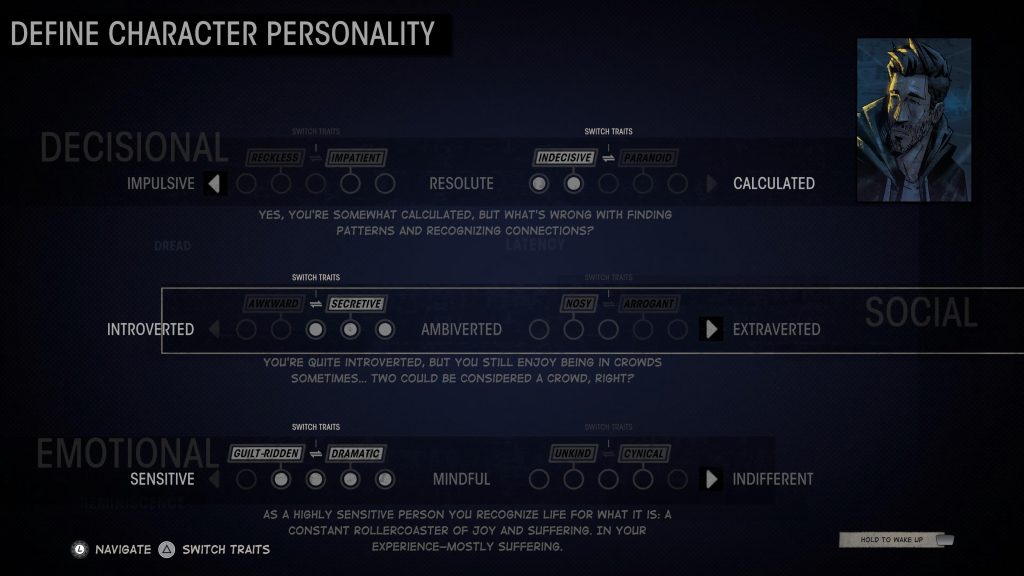This screenshot has height=576, width=1024.
Task: Select the Guilt-Ridden trait tag
Action: click(x=266, y=453)
